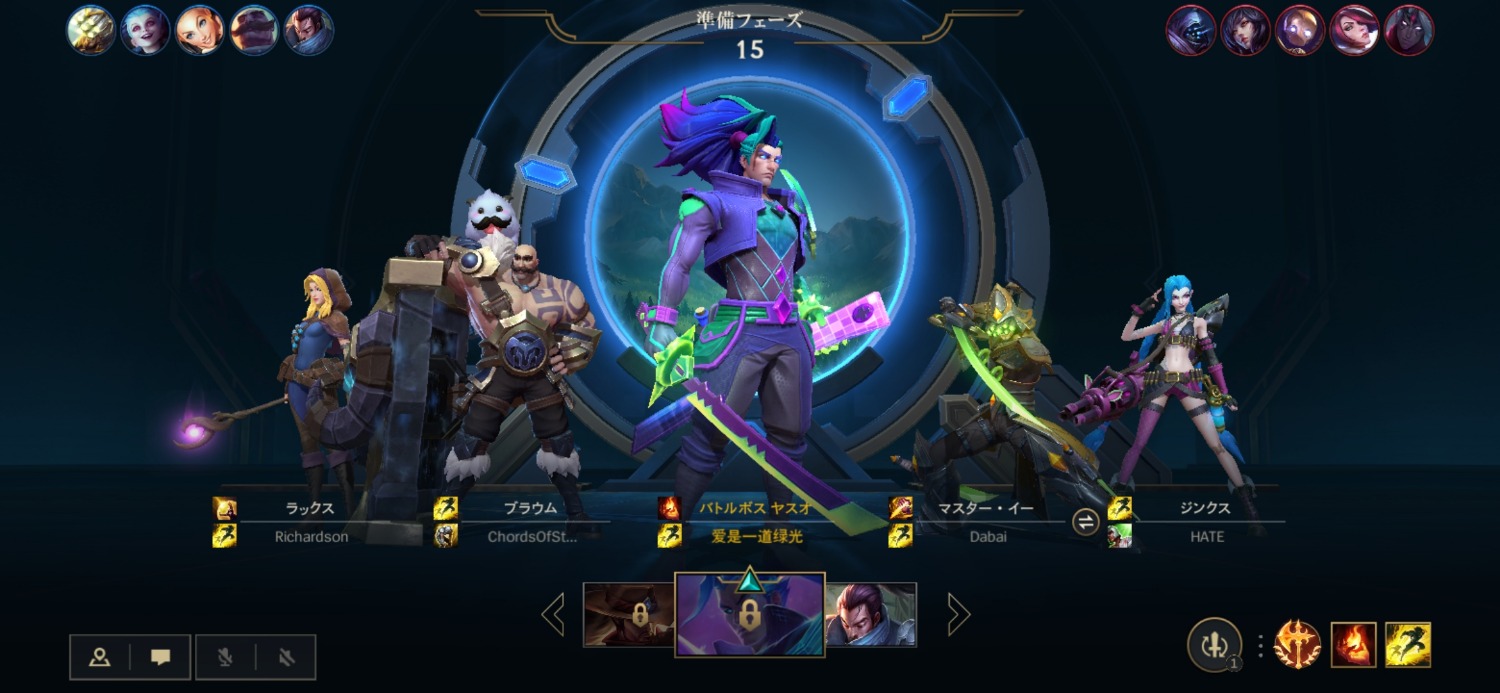Select the ブラウム player entry
This screenshot has height=693, width=1500.
pos(530,522)
